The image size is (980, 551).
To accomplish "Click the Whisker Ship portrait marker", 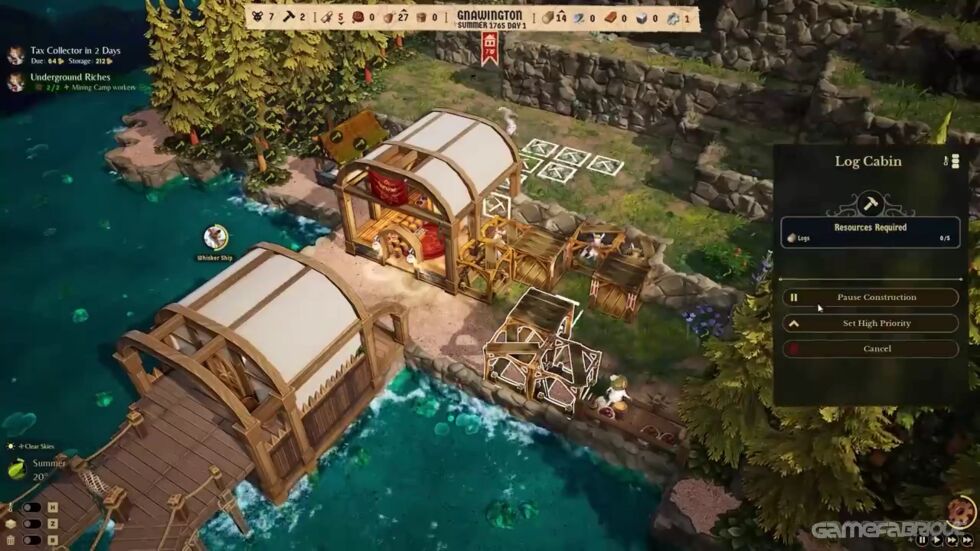I will [x=214, y=237].
